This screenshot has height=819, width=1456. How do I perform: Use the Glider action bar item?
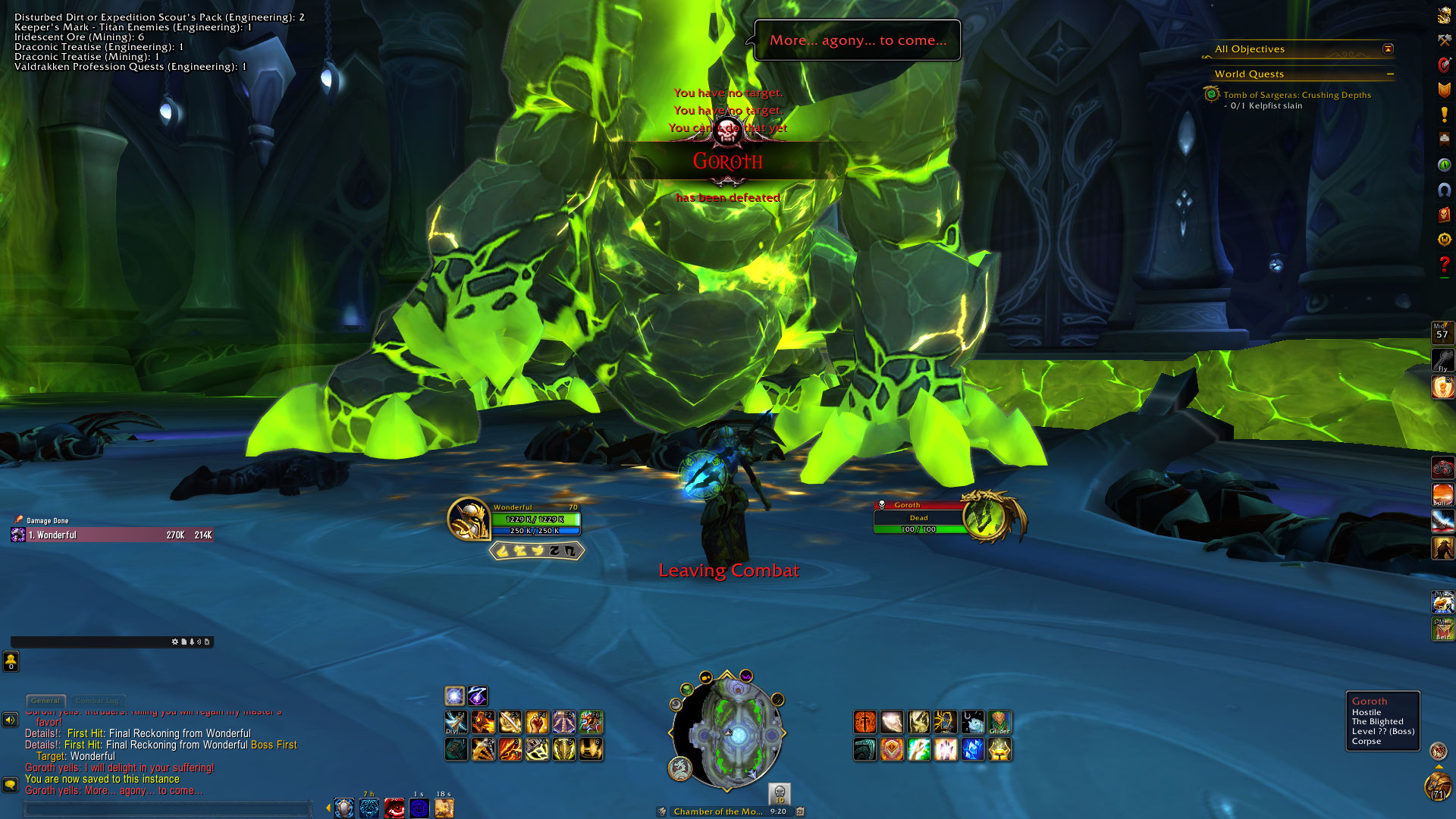[x=999, y=722]
